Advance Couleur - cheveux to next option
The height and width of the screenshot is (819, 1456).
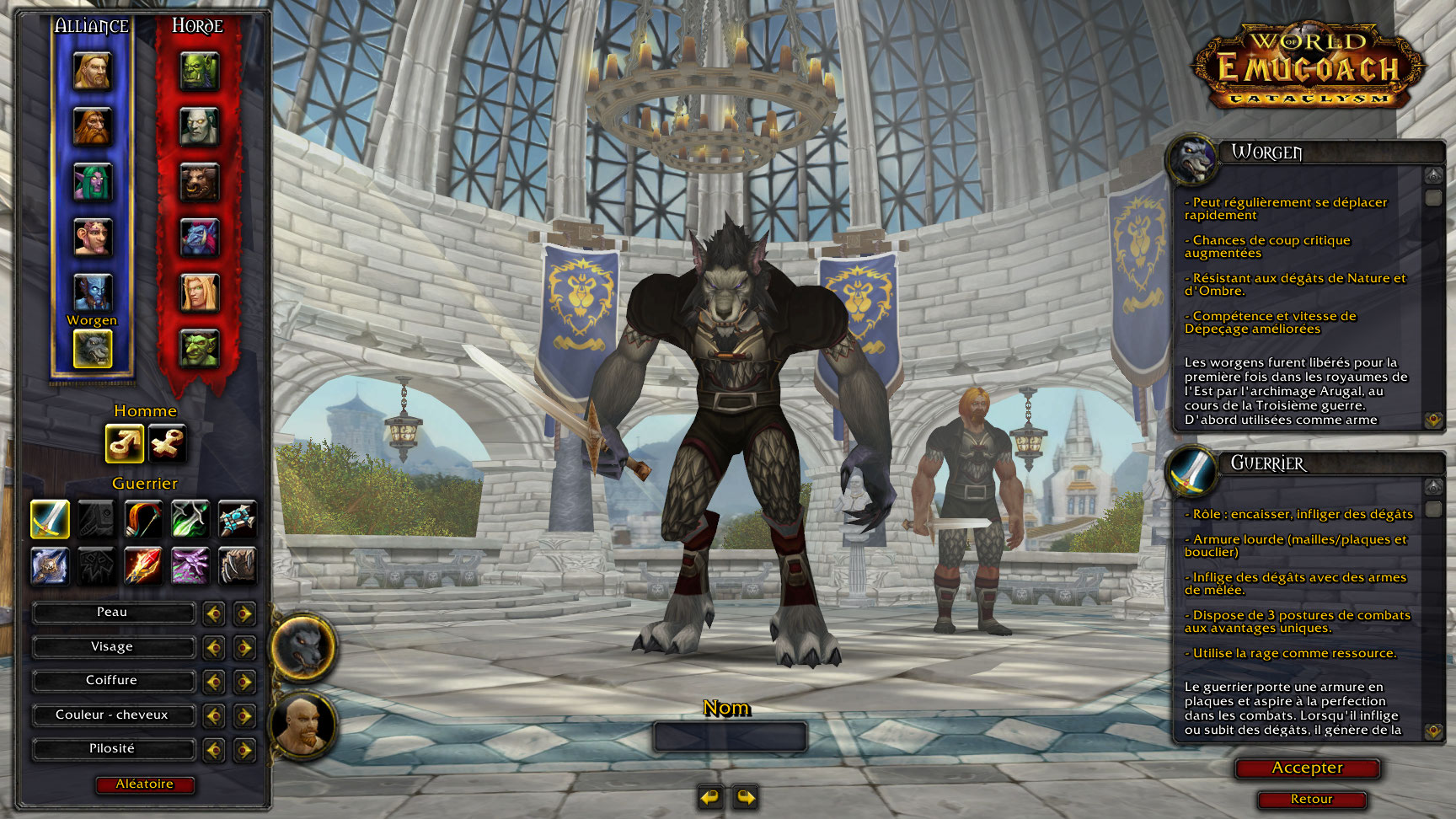click(244, 715)
